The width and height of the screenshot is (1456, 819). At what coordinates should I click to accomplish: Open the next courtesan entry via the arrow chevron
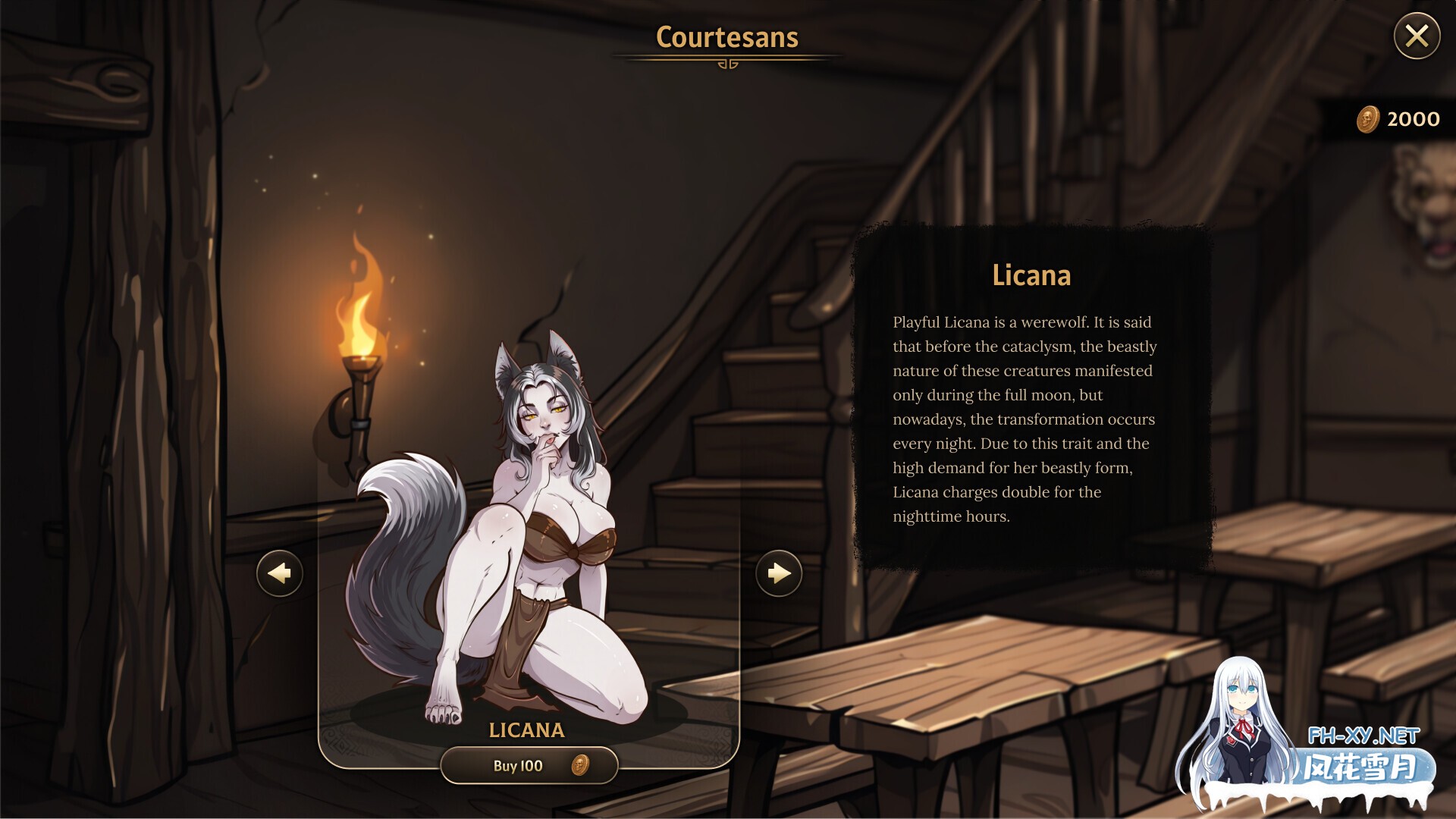[x=778, y=574]
